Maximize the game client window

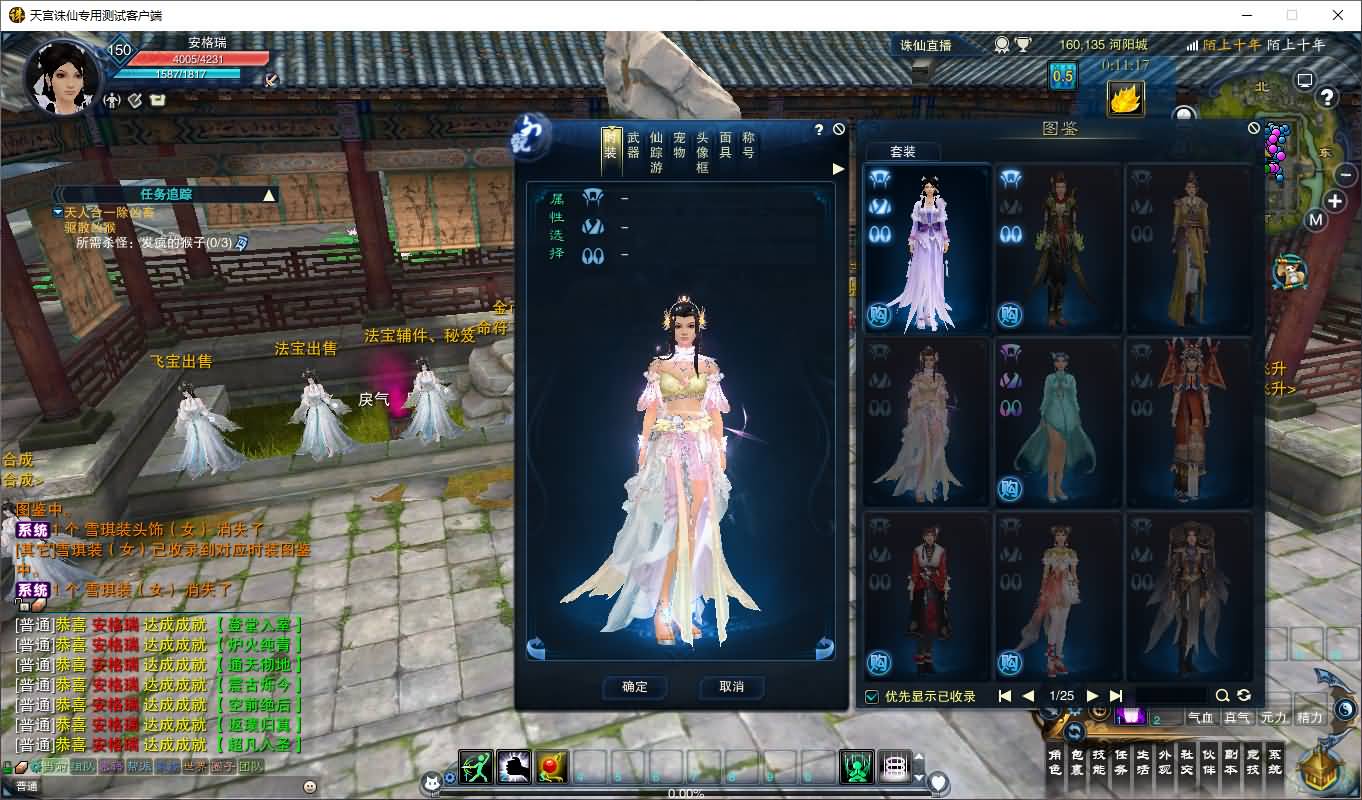[1292, 15]
